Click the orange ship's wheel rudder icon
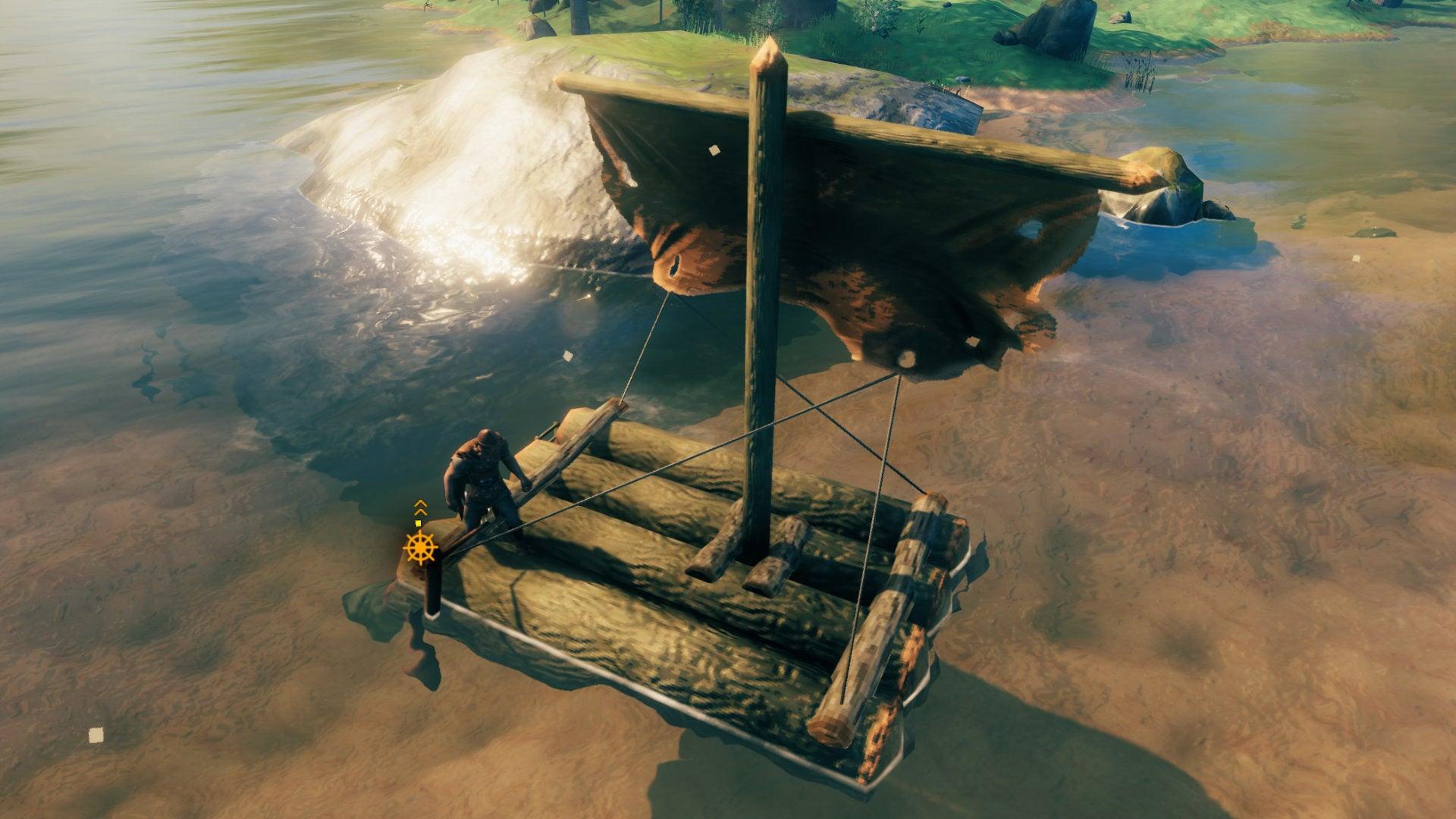The image size is (1456, 819). [x=421, y=547]
